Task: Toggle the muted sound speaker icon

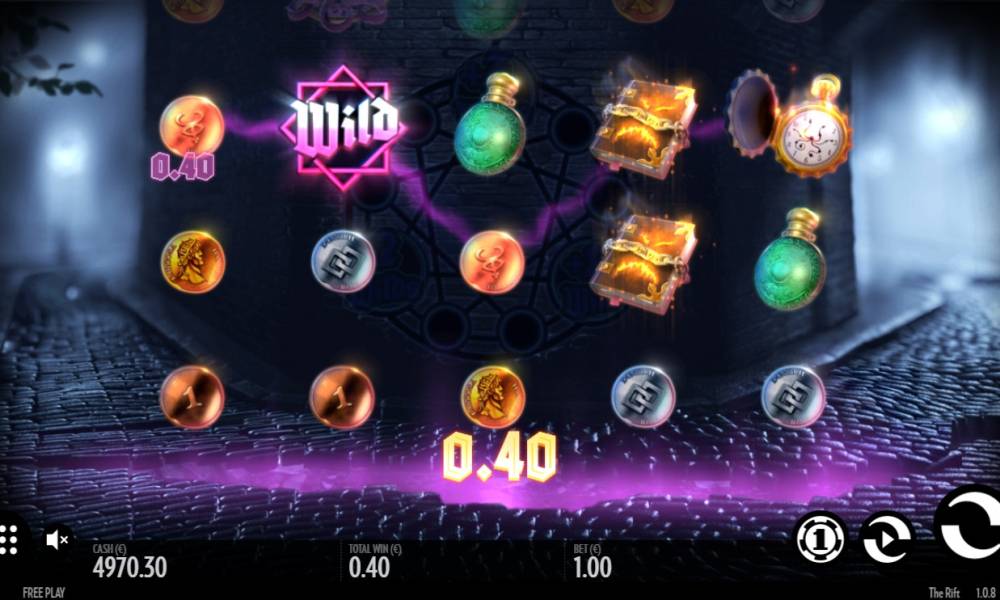Action: click(57, 540)
